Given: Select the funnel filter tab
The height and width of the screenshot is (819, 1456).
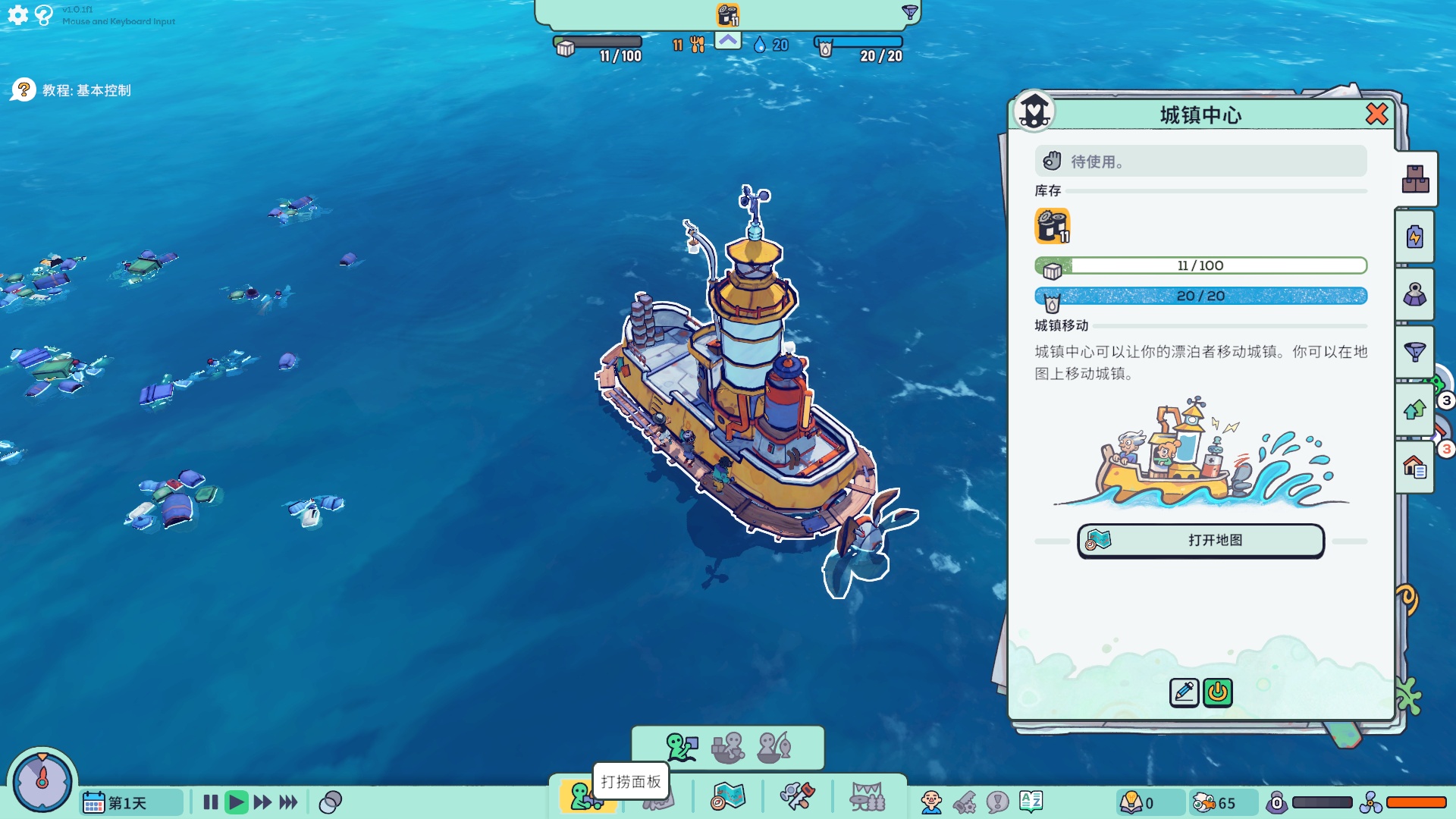Looking at the screenshot, I should pos(1415,352).
